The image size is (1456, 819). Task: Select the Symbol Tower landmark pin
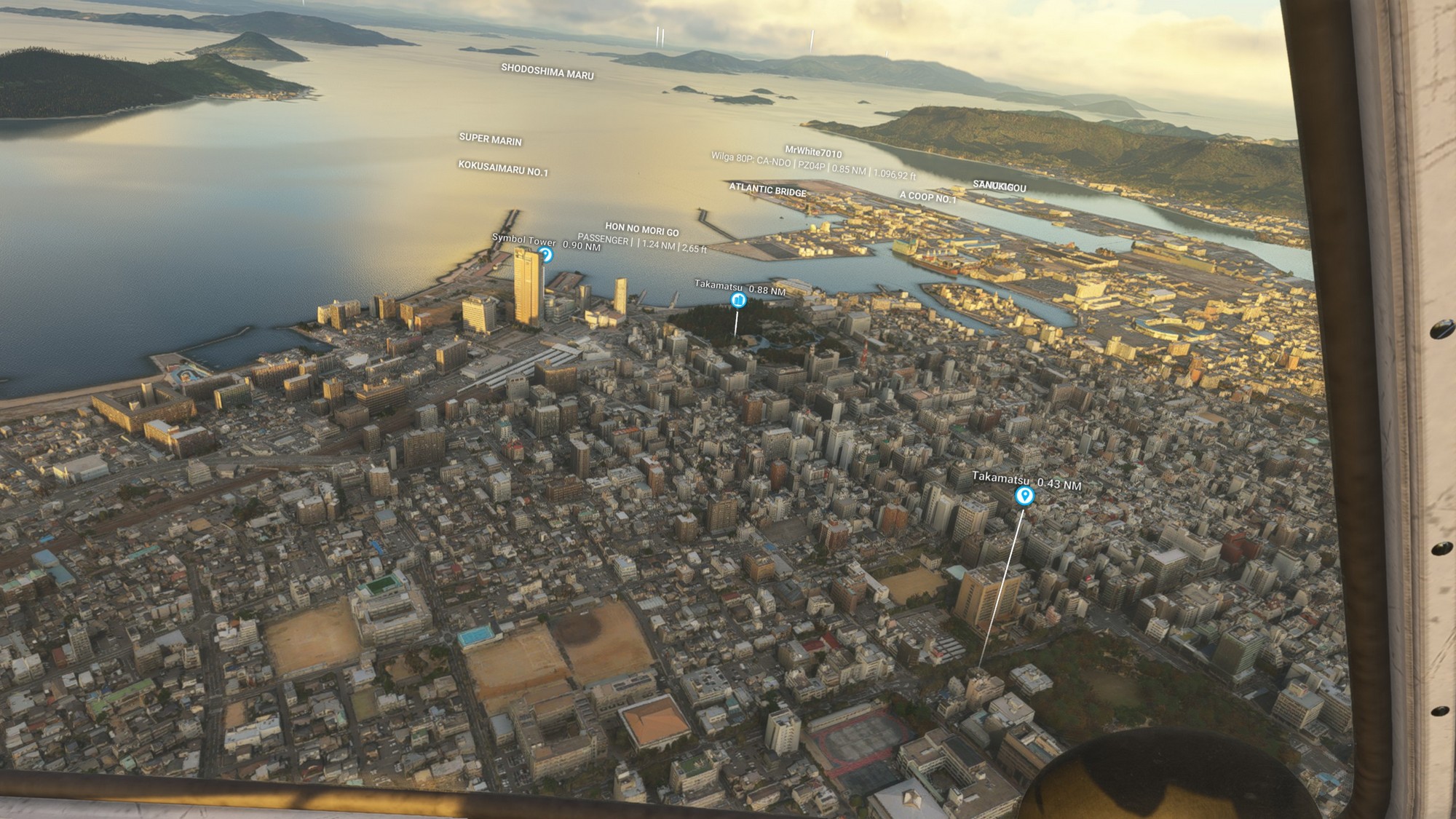545,255
